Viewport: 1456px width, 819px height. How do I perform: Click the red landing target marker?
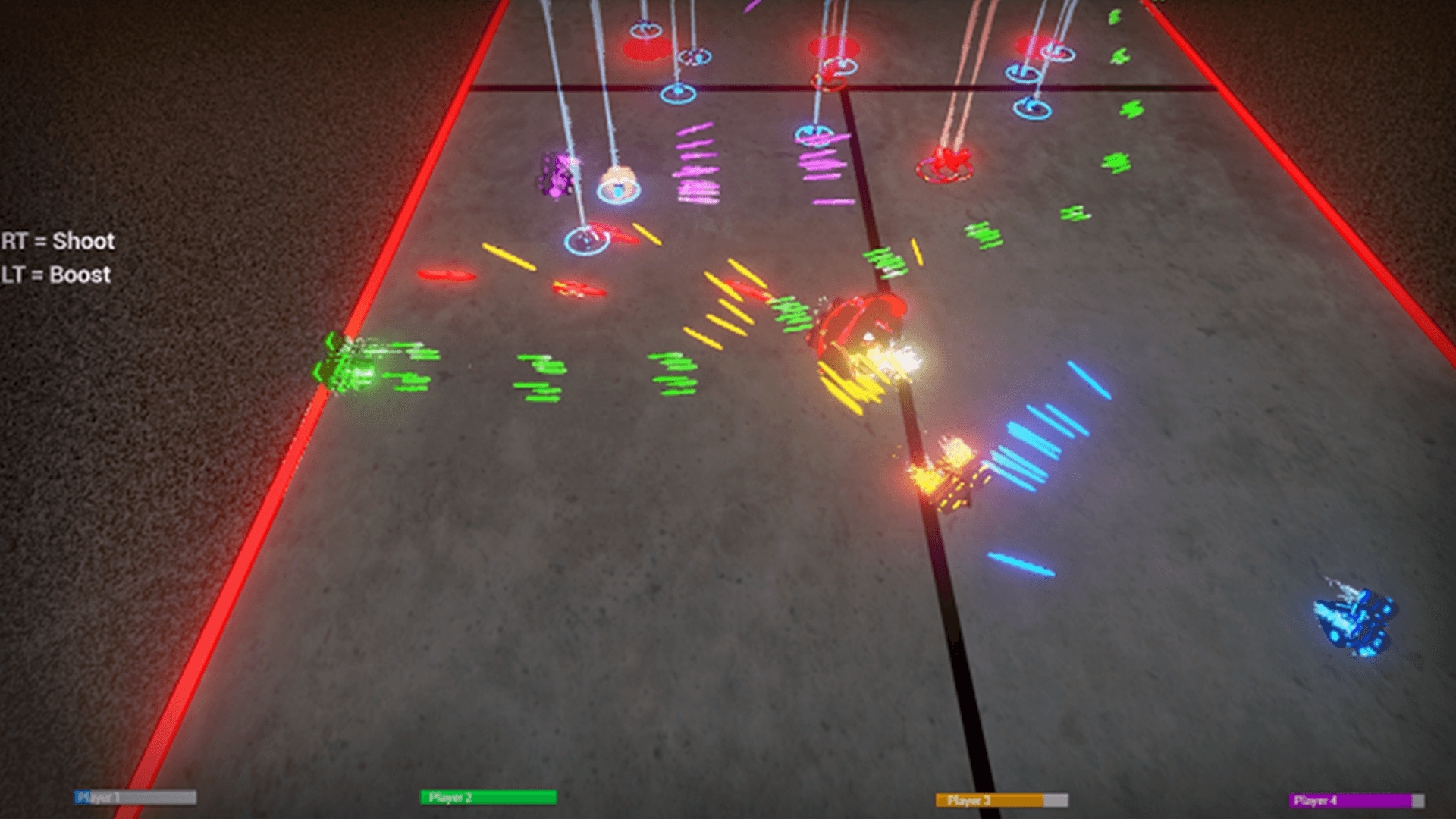(944, 163)
